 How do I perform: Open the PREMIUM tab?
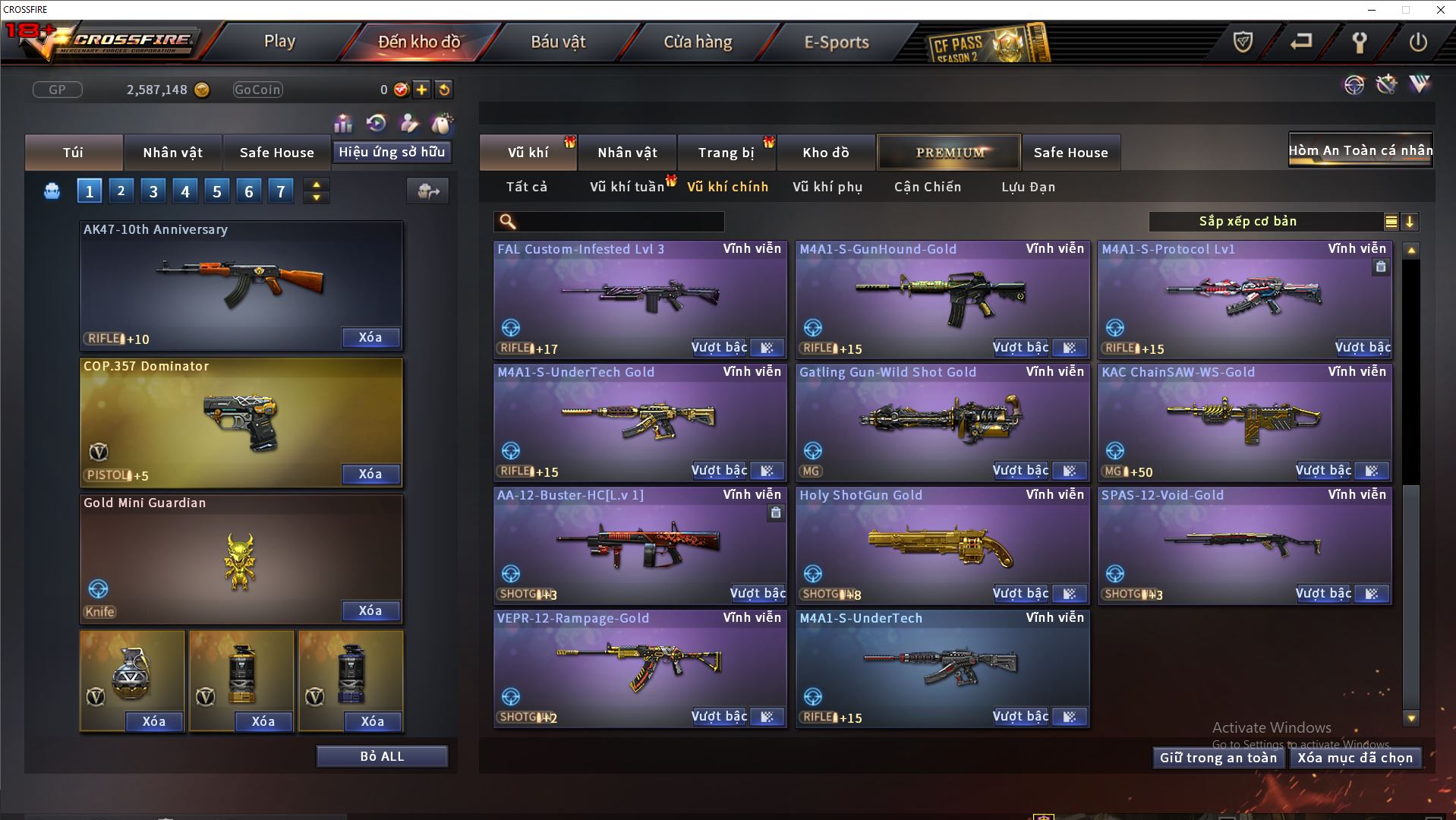click(950, 153)
